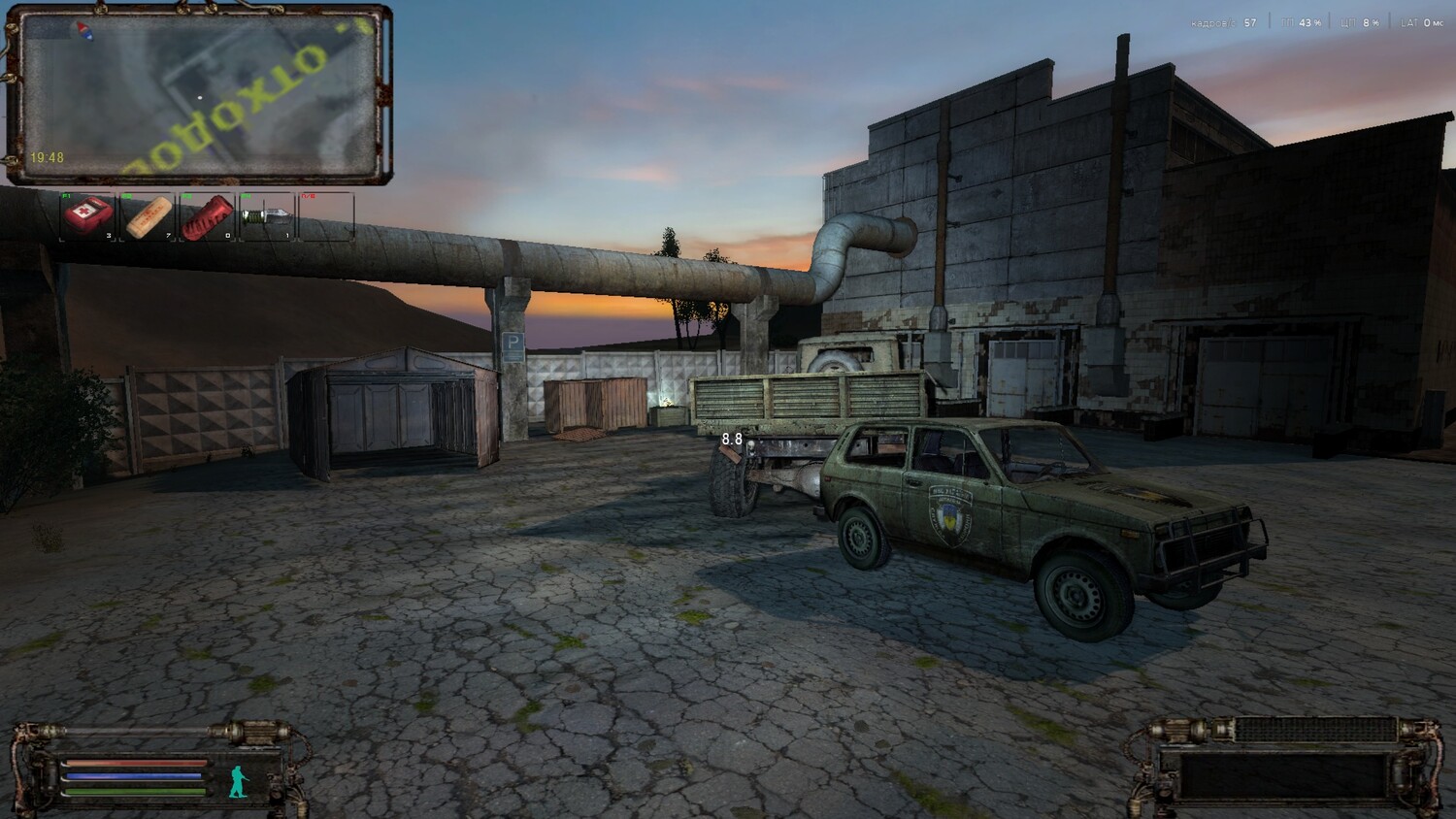Choose the knife quick slot
The height and width of the screenshot is (819, 1456).
coord(268,216)
